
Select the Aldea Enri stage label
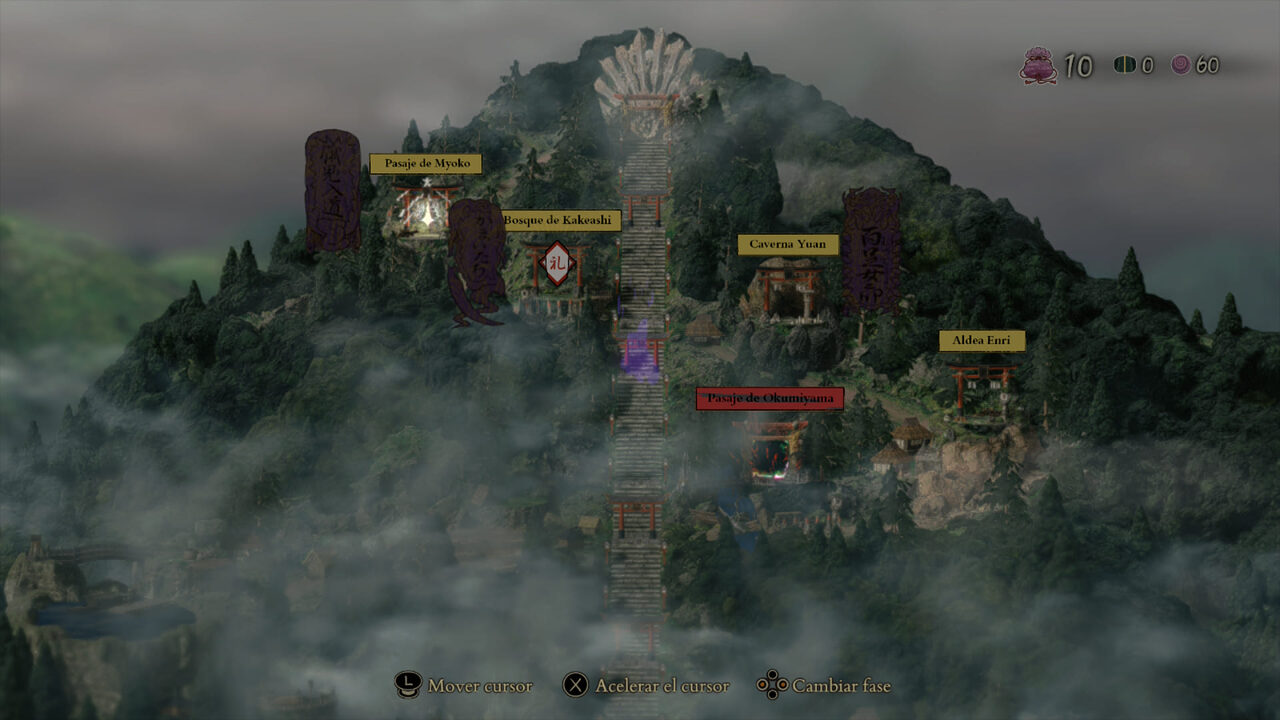click(x=981, y=341)
